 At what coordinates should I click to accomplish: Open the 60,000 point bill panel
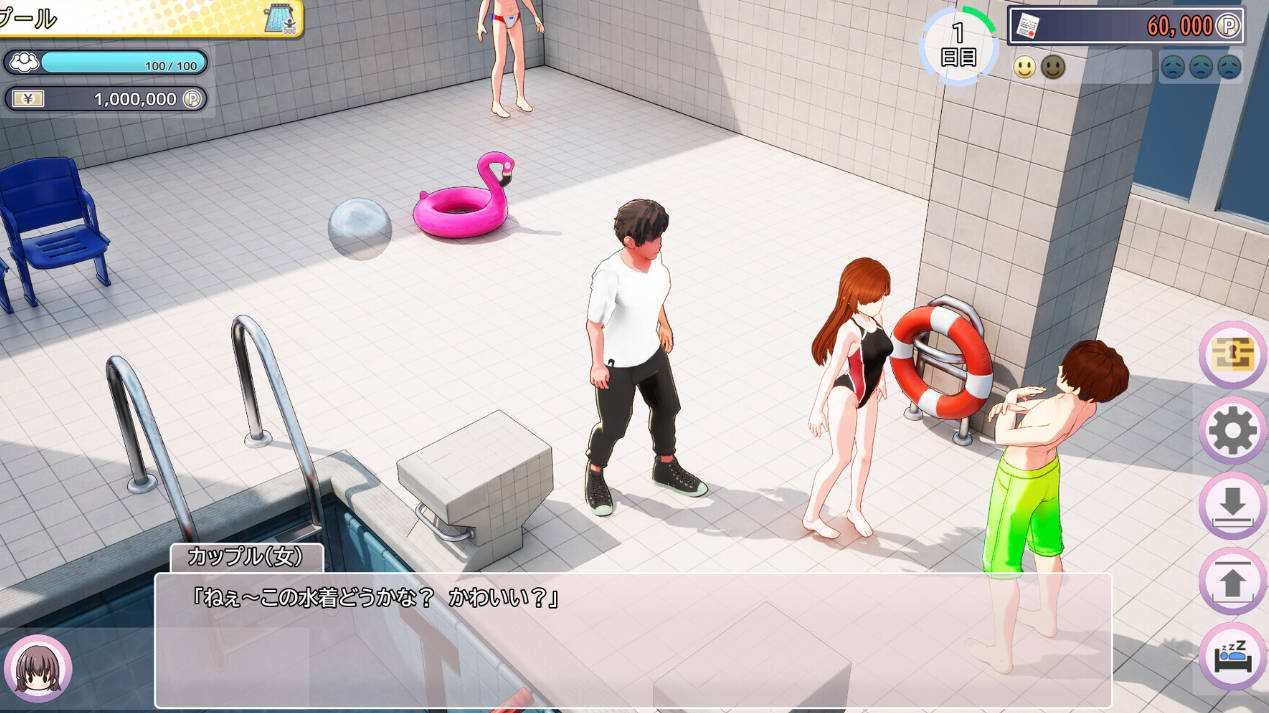[1126, 26]
